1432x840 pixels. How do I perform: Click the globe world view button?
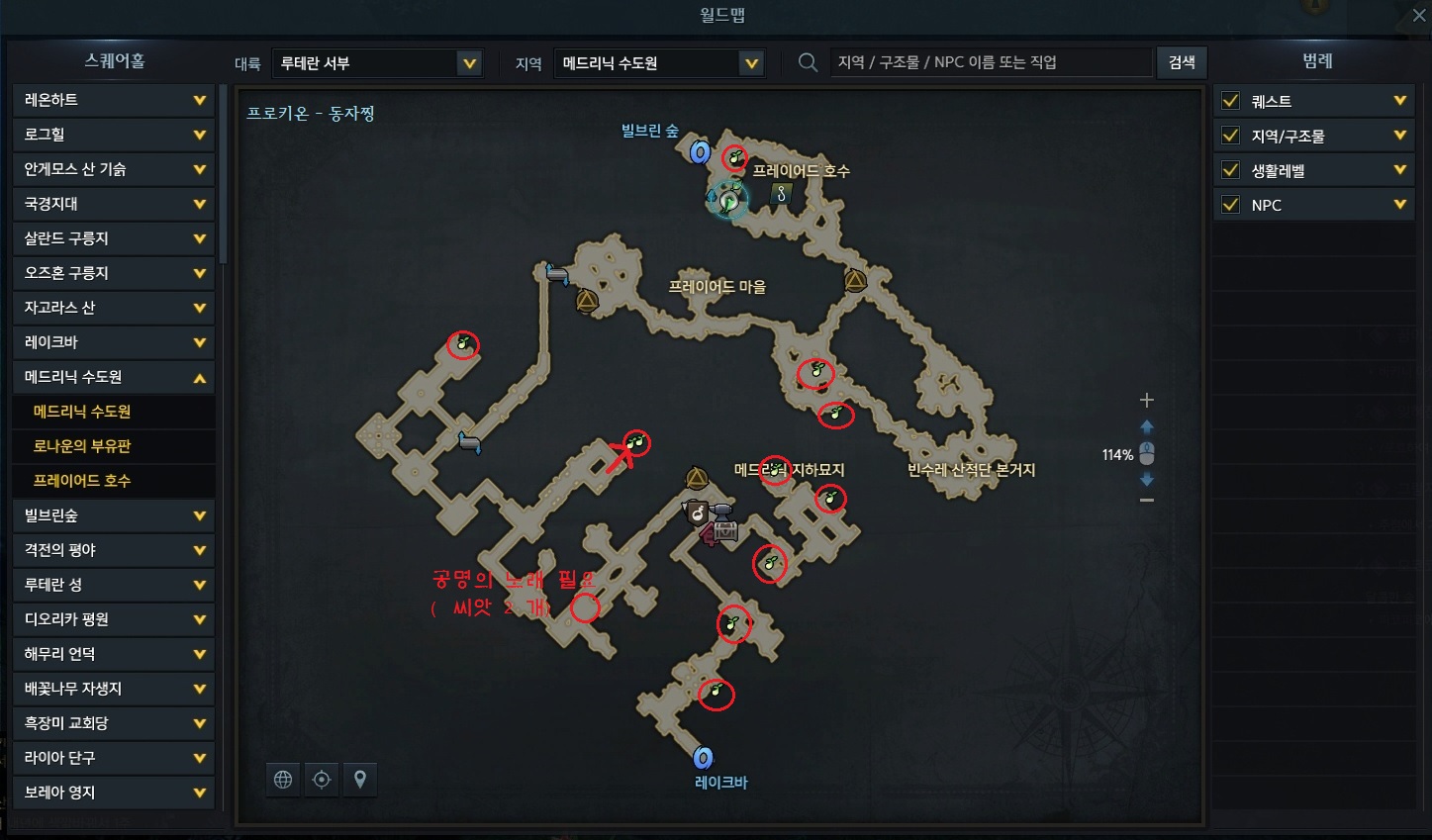point(283,780)
